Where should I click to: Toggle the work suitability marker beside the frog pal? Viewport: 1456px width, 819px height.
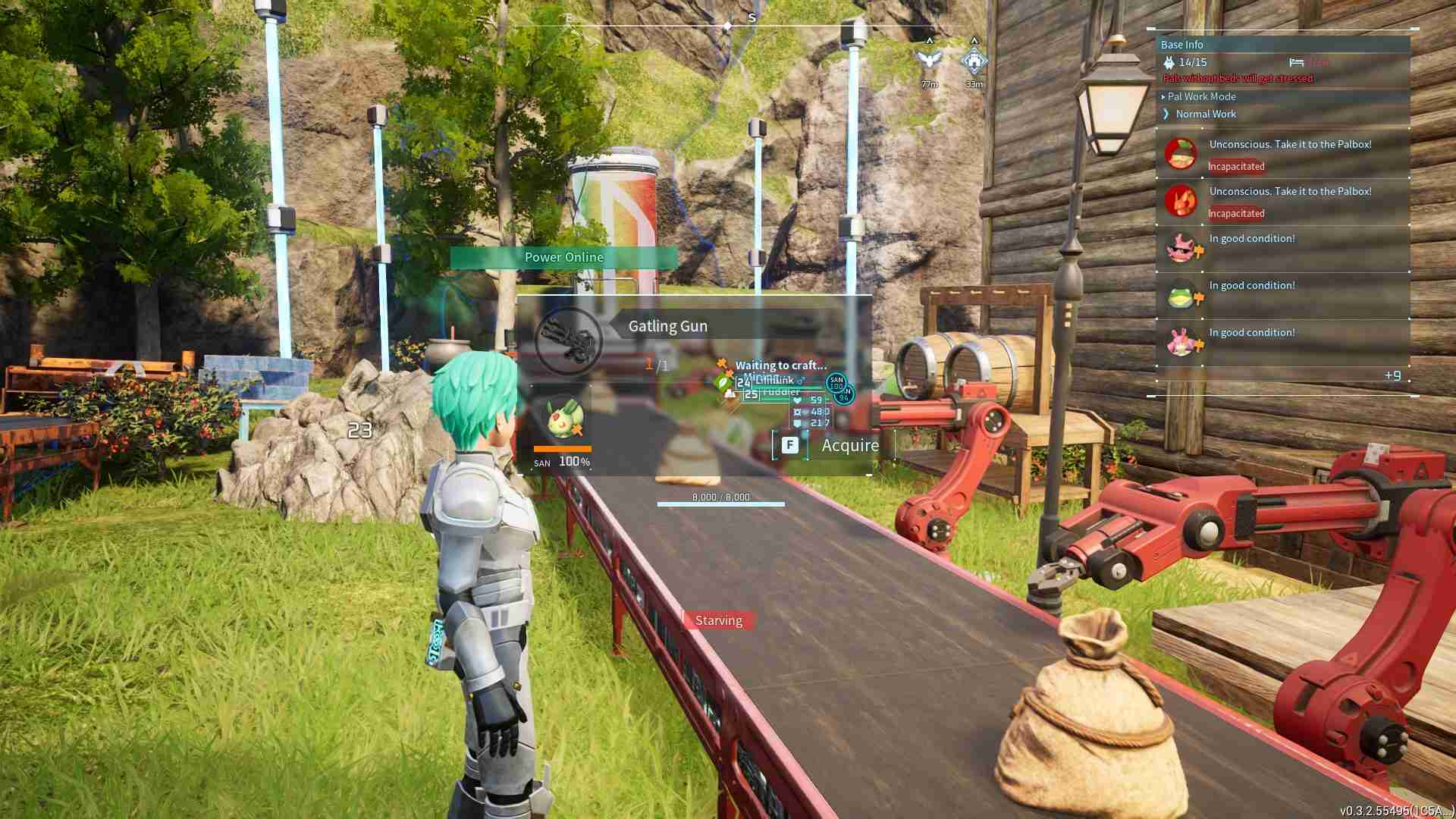coord(1199,298)
